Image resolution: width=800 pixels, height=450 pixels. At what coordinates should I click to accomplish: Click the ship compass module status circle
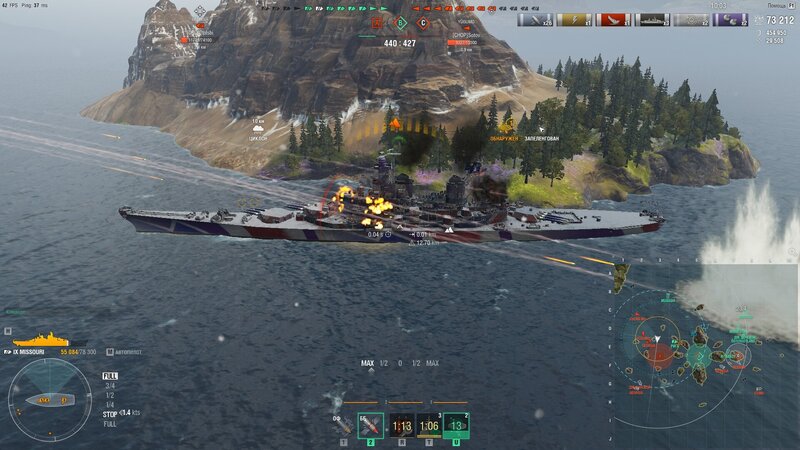(49, 400)
